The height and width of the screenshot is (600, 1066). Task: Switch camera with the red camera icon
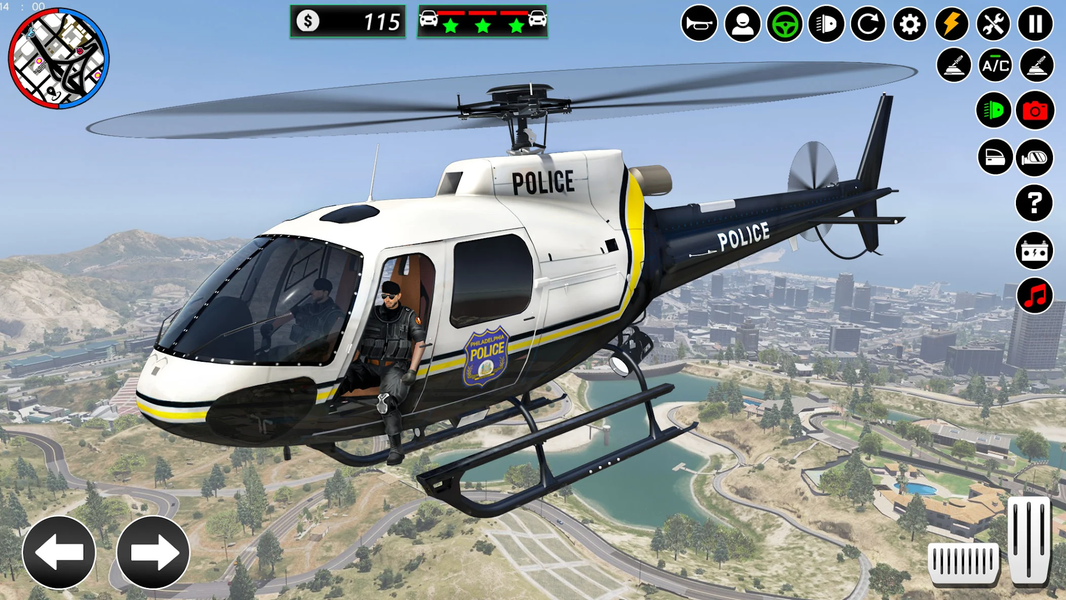point(1035,110)
